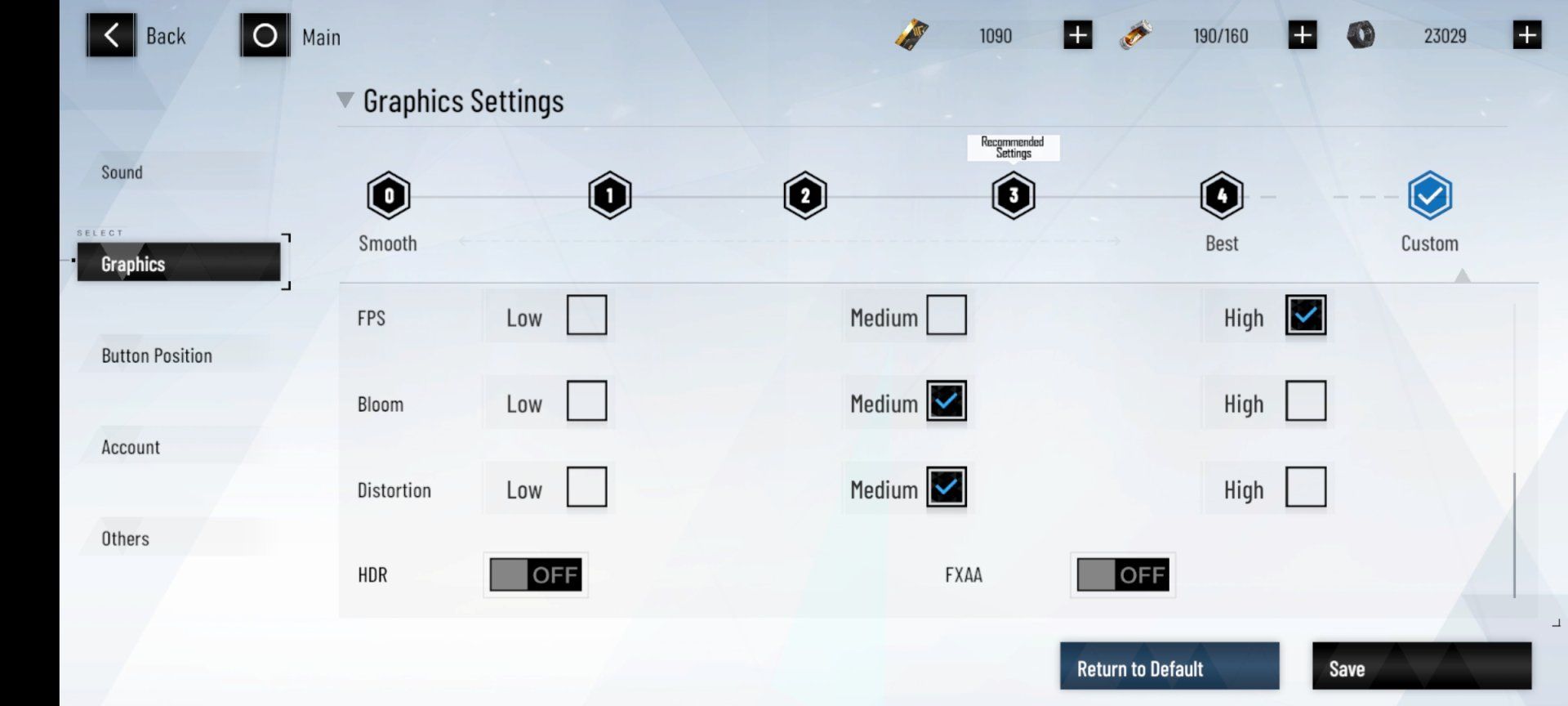The width and height of the screenshot is (1568, 706).
Task: Check the Low Distortion checkbox
Action: [x=587, y=487]
